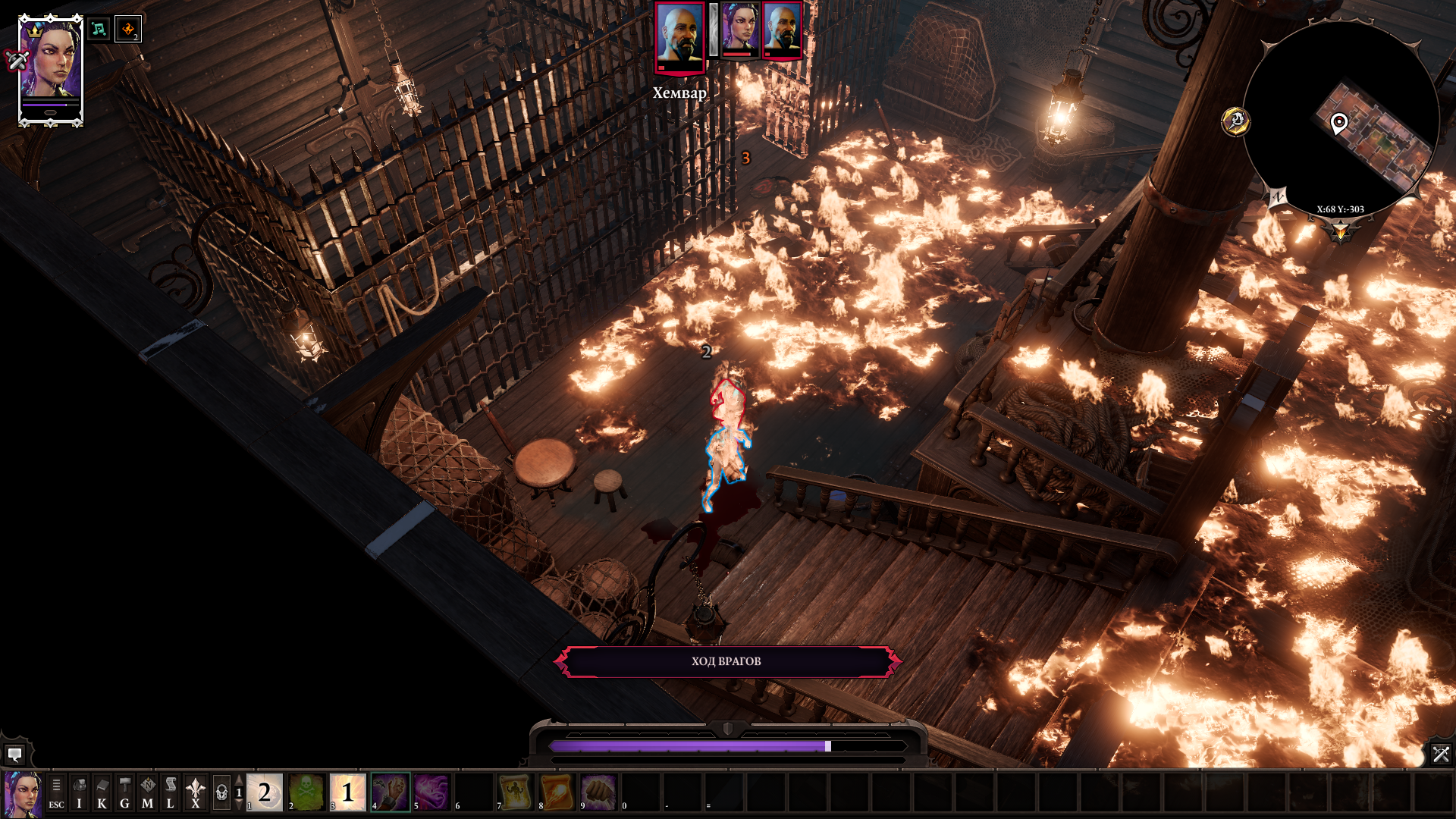Image resolution: width=1456 pixels, height=819 pixels.
Task: Use the golden figure scroll in slot 7
Action: coord(515,792)
